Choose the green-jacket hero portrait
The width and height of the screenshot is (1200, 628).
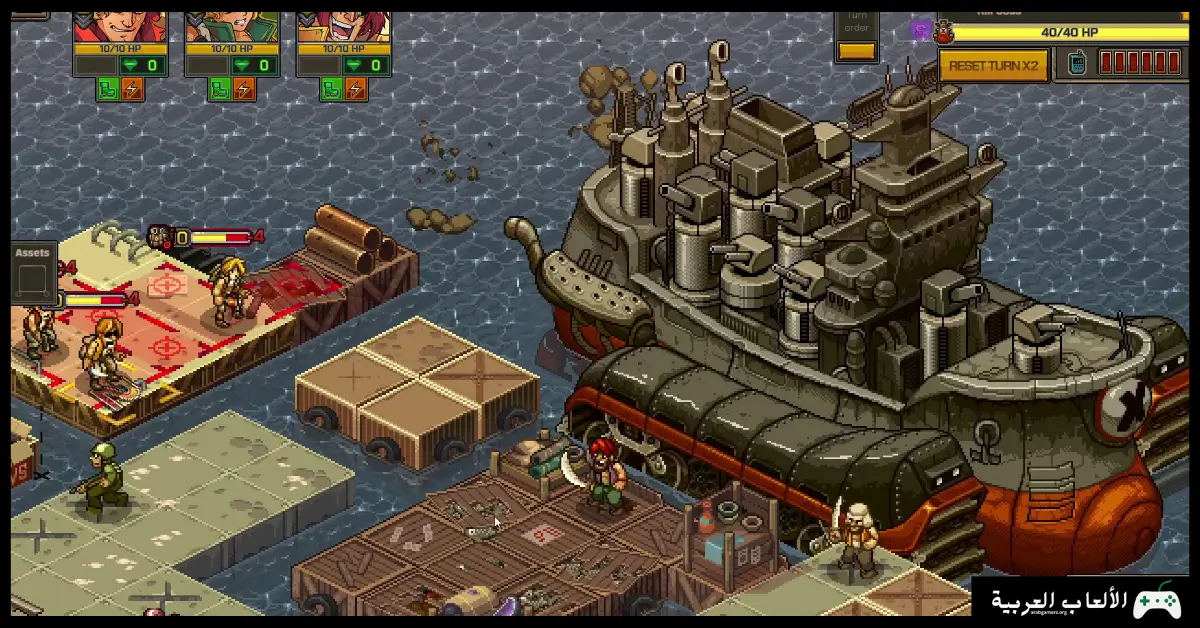[232, 20]
